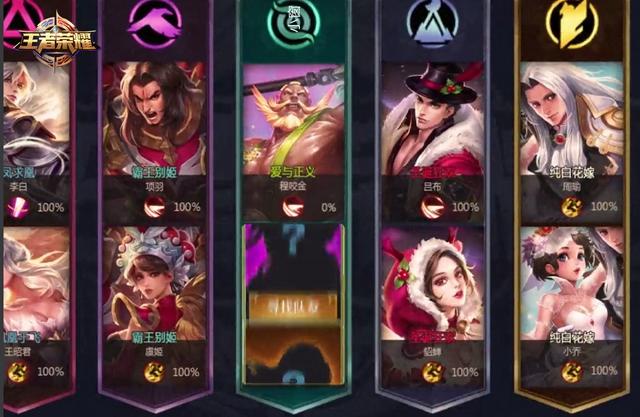Open the hidden question mark card

click(x=294, y=300)
